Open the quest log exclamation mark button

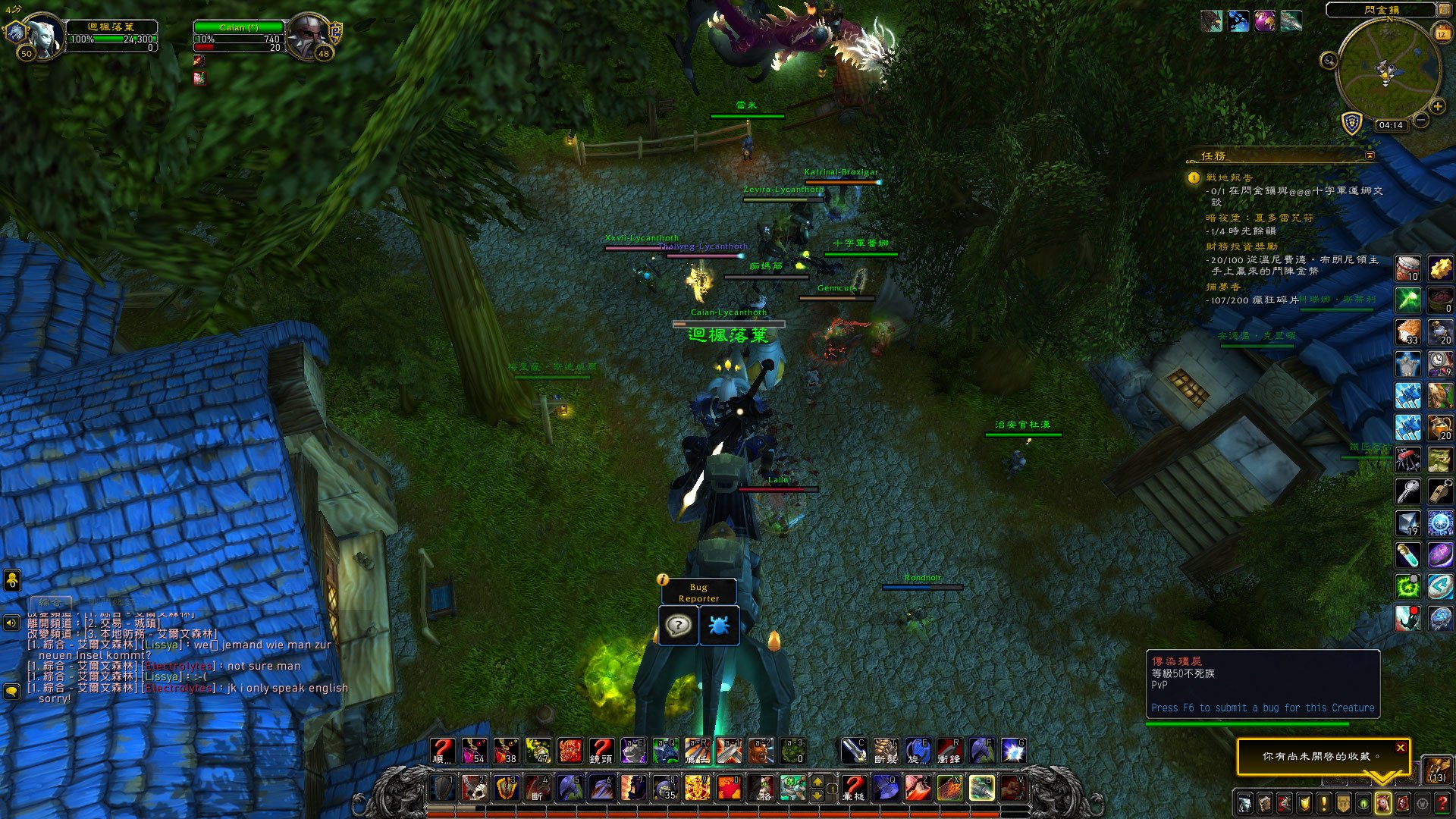click(x=1323, y=803)
